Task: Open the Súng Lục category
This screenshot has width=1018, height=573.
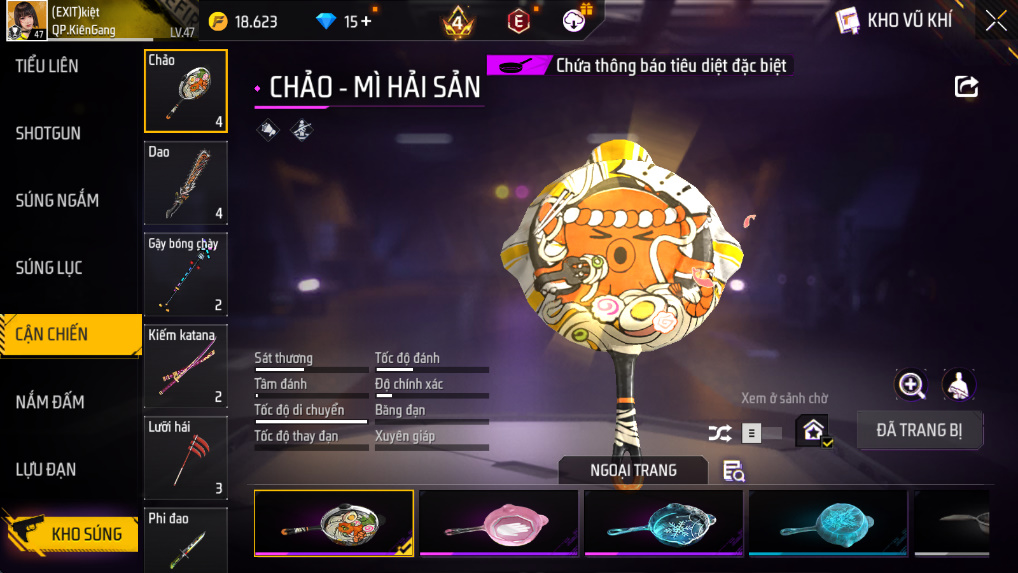Action: 49,268
